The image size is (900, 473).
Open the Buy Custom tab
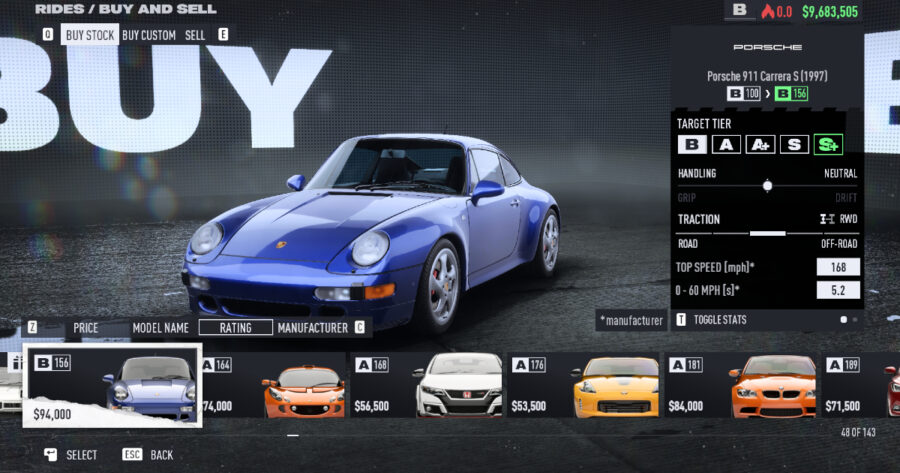coord(149,34)
